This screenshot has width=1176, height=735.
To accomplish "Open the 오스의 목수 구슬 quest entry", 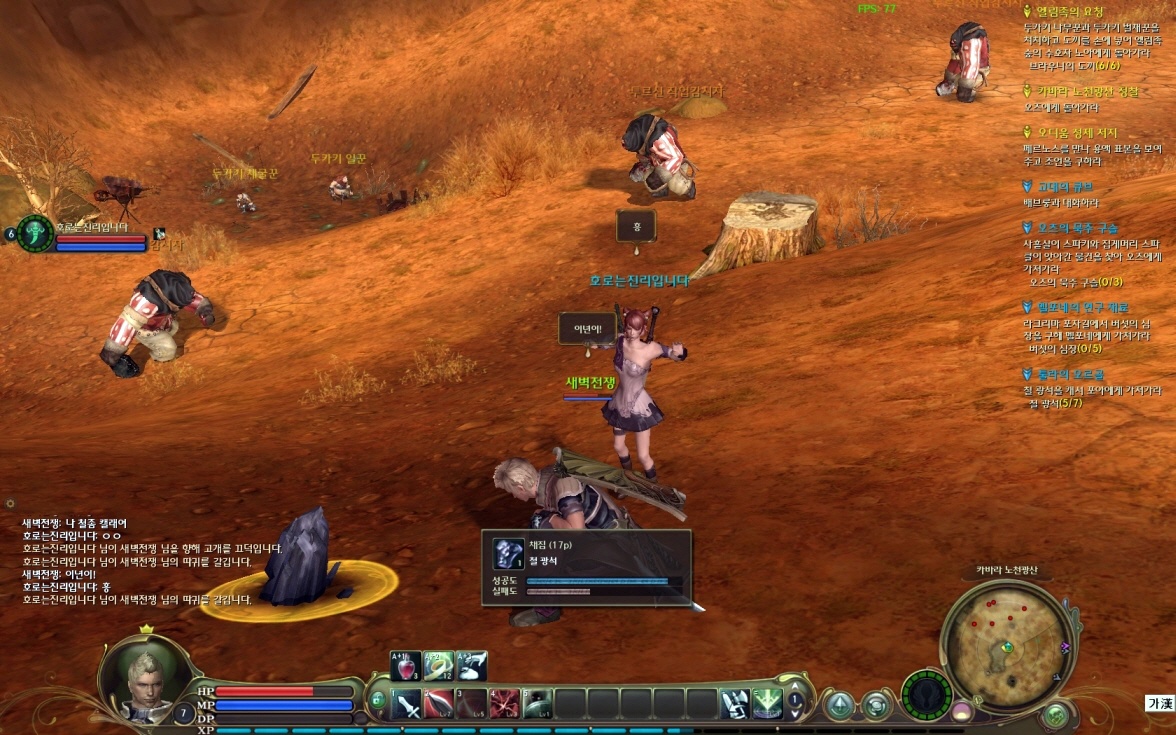I will pos(1077,228).
